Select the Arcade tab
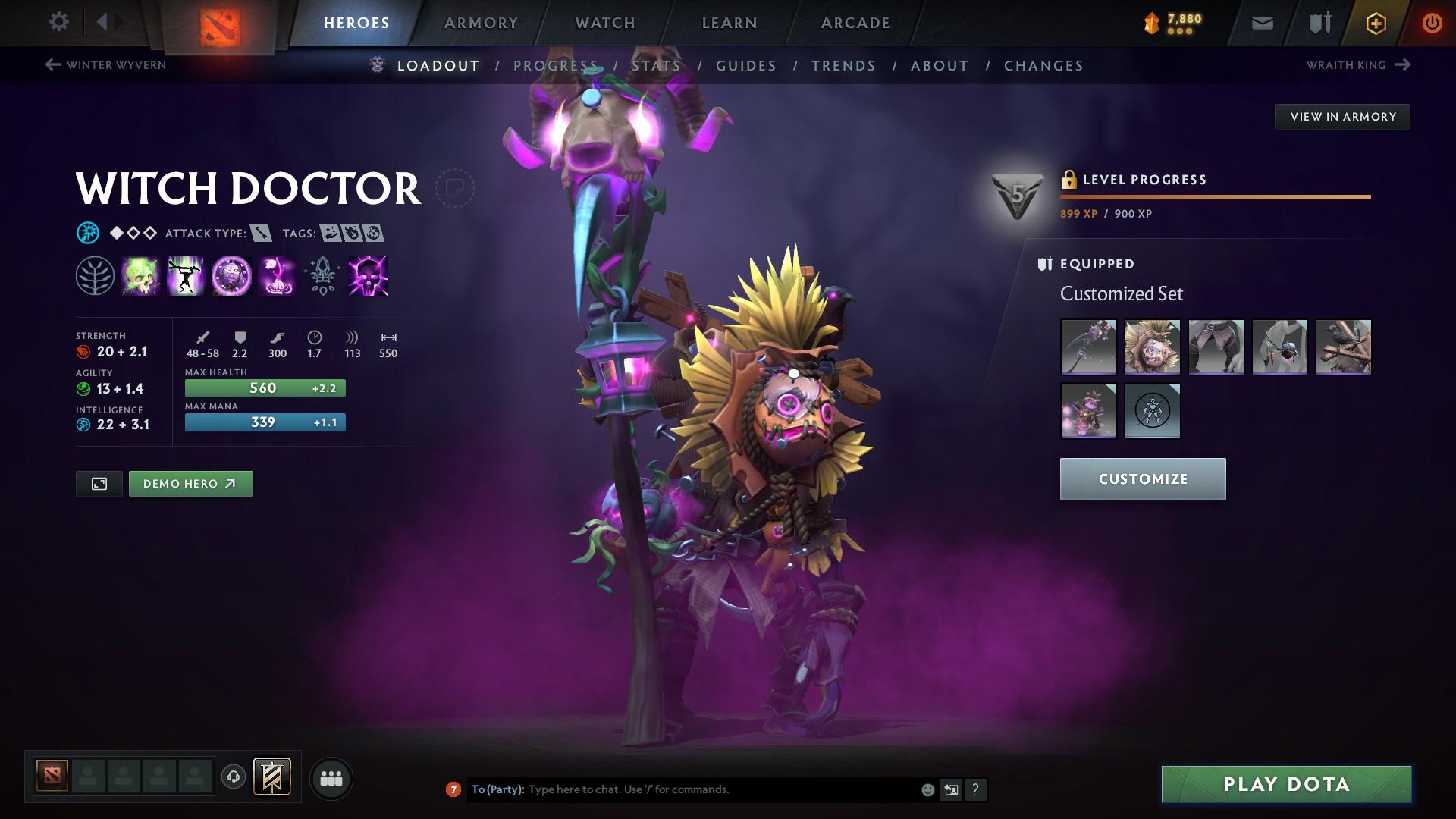The width and height of the screenshot is (1456, 819). (x=855, y=23)
